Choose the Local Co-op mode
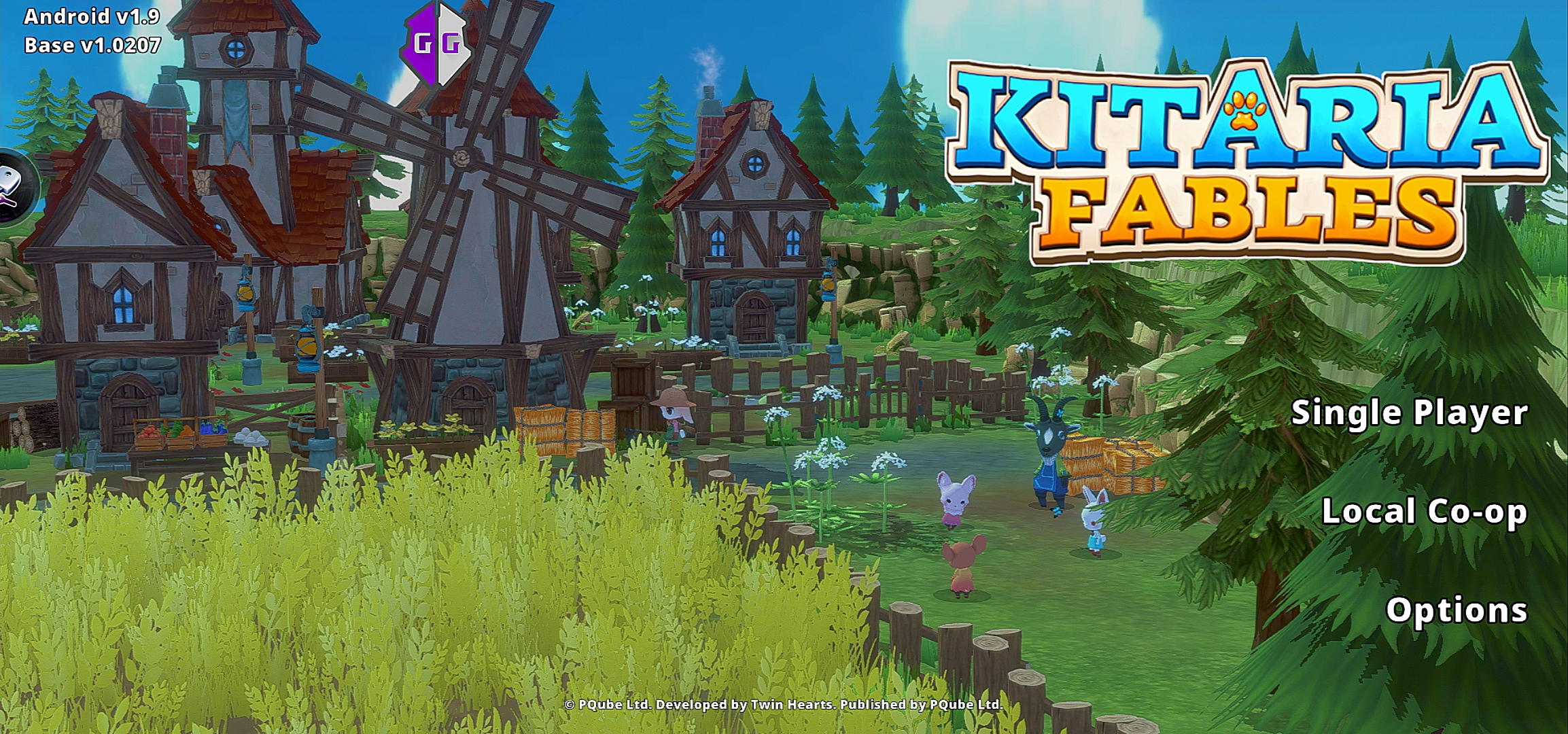The width and height of the screenshot is (1568, 734). pyautogui.click(x=1424, y=512)
